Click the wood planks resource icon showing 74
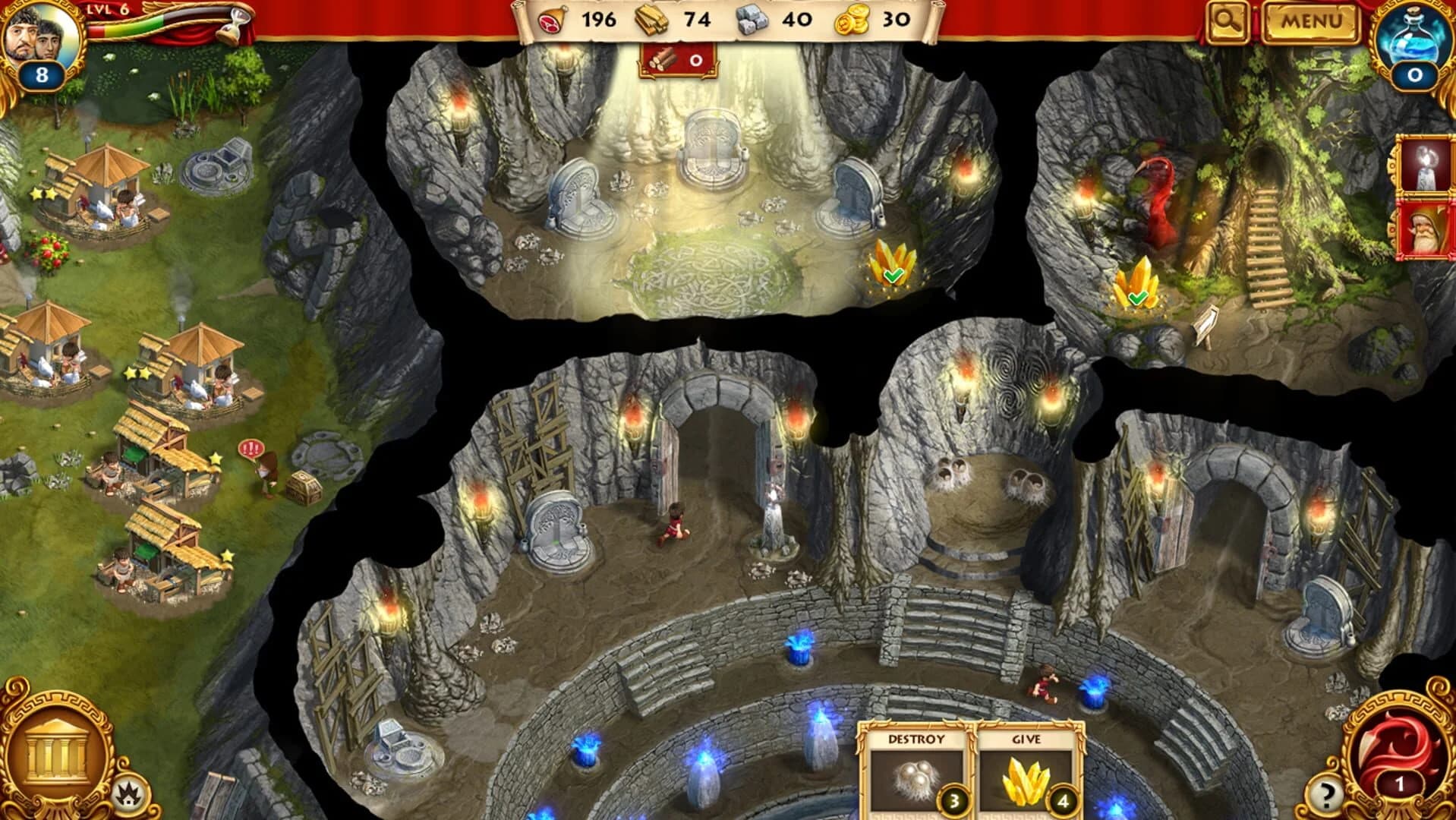The width and height of the screenshot is (1456, 820). (651, 20)
